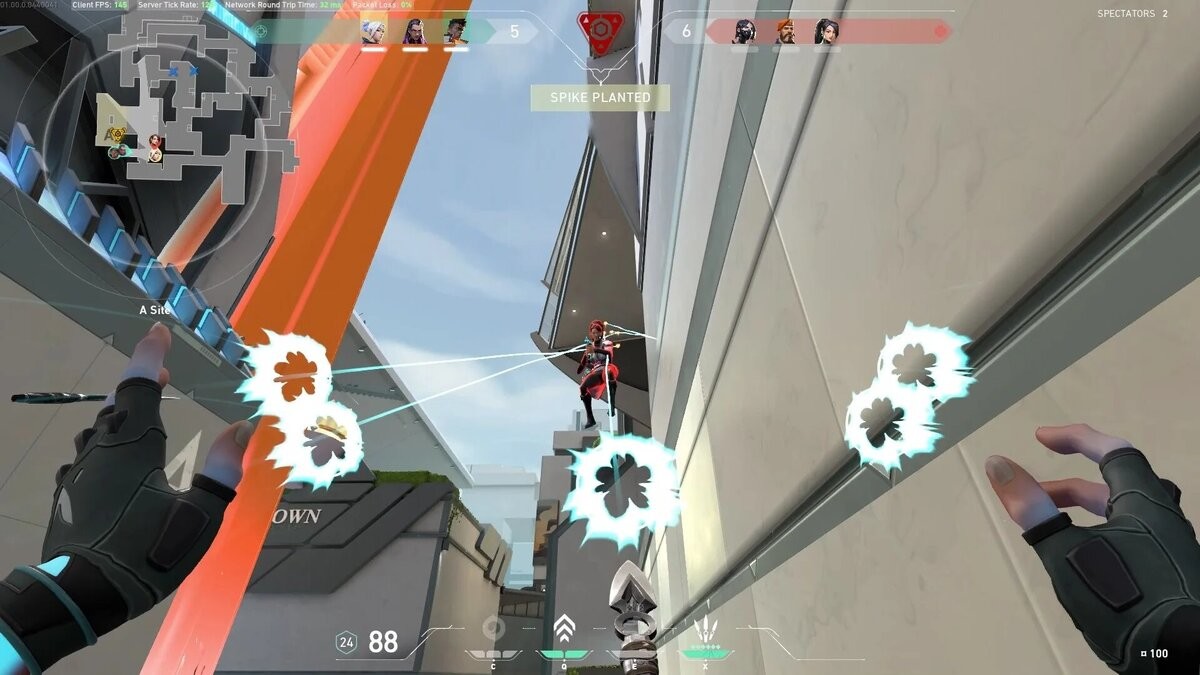Select the masked Cypher enemy portrait
The width and height of the screenshot is (1200, 675).
pyautogui.click(x=743, y=32)
